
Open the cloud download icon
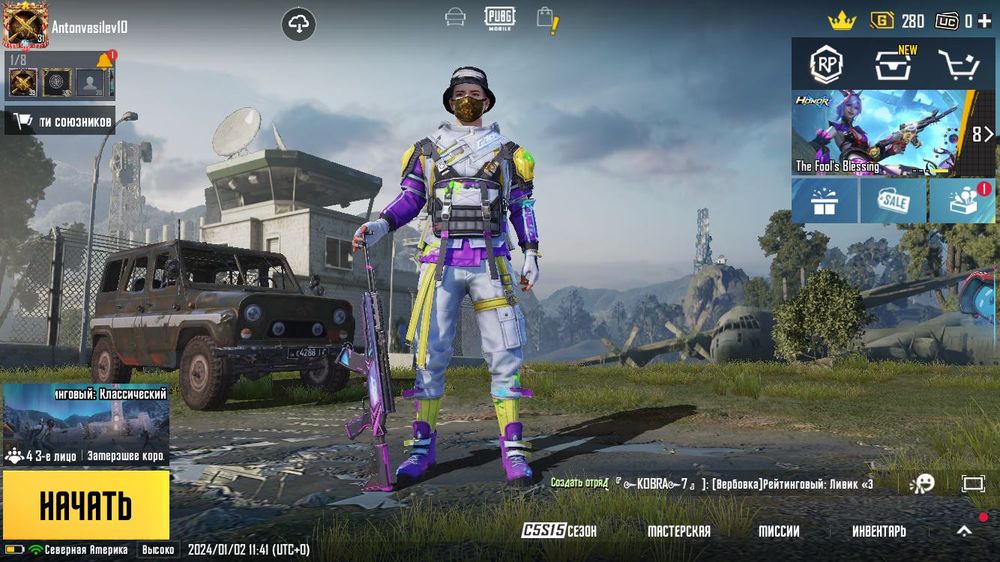299,24
